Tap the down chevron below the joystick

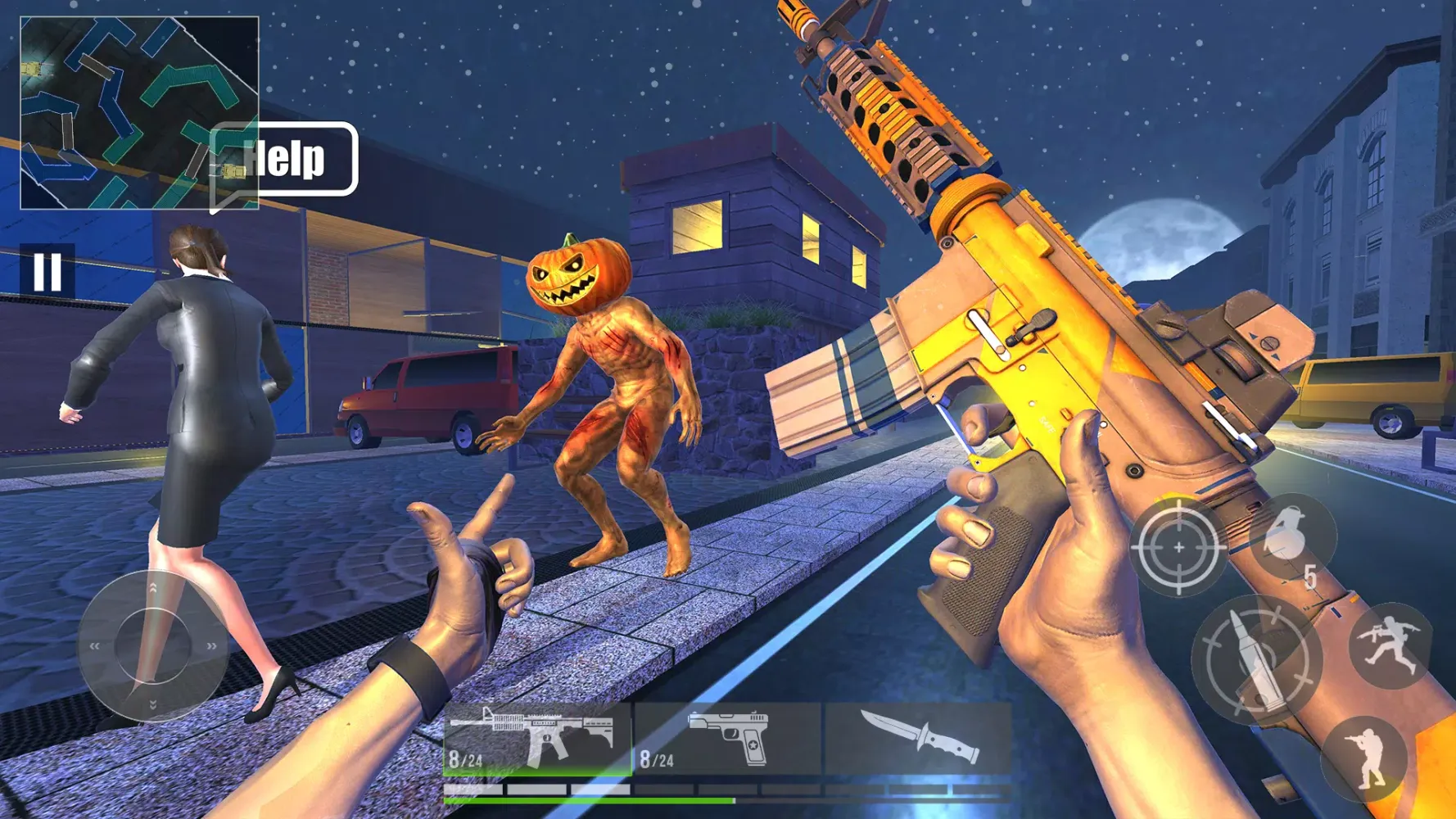pyautogui.click(x=152, y=704)
